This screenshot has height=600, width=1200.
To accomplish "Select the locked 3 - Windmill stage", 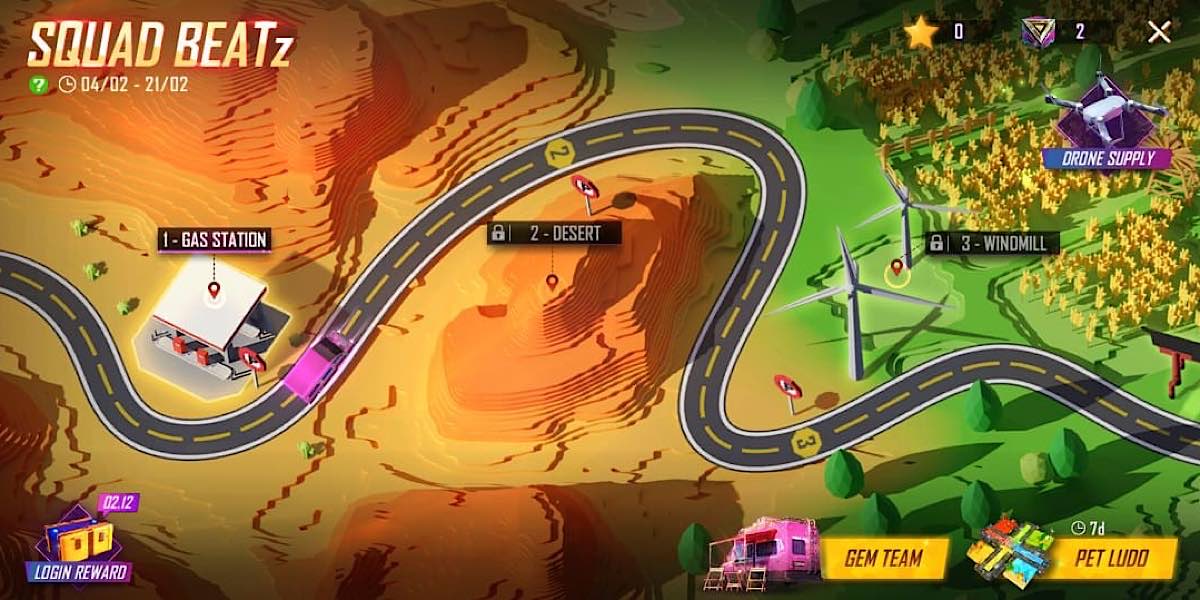I will tap(991, 243).
